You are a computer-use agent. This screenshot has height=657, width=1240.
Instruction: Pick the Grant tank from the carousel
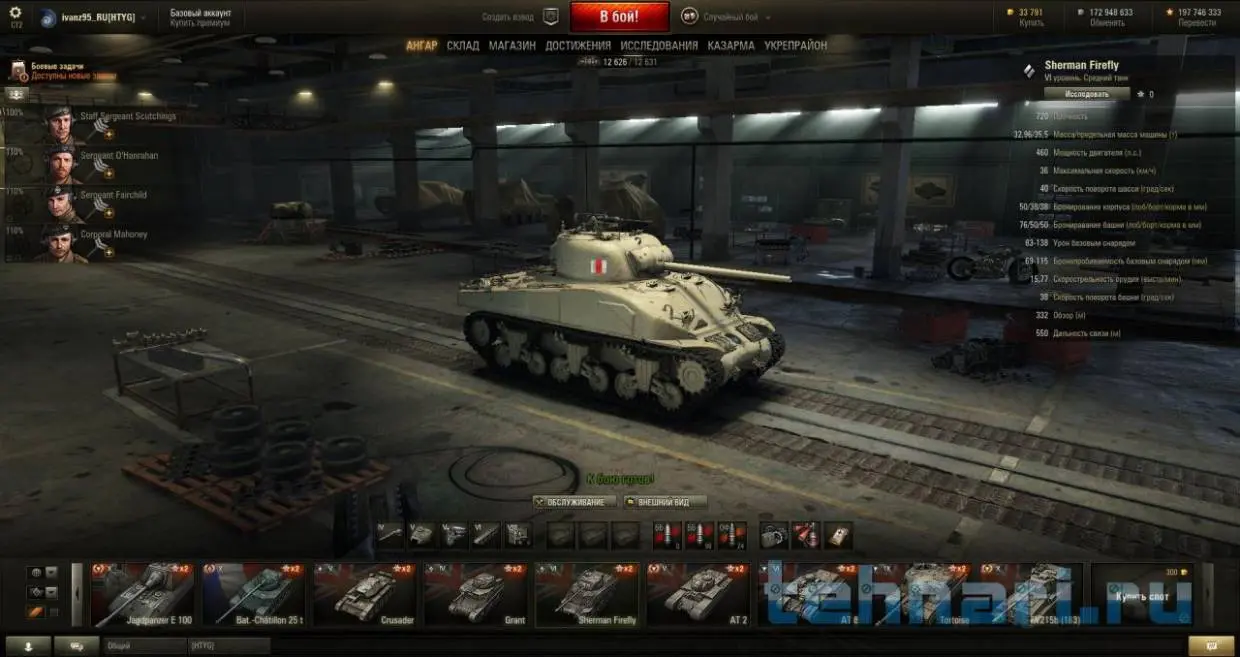click(475, 594)
